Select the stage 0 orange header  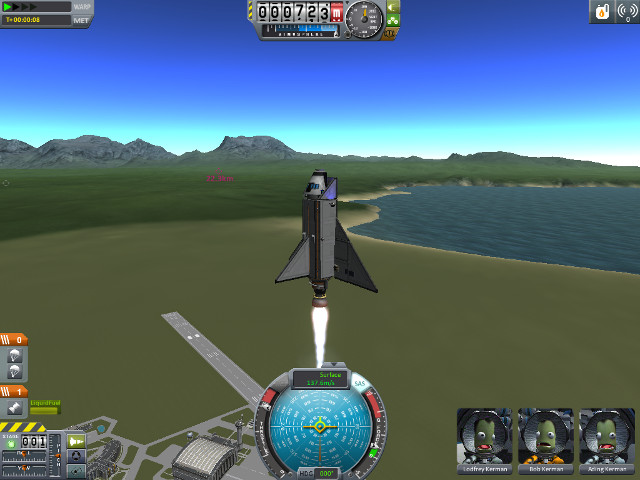(14, 340)
